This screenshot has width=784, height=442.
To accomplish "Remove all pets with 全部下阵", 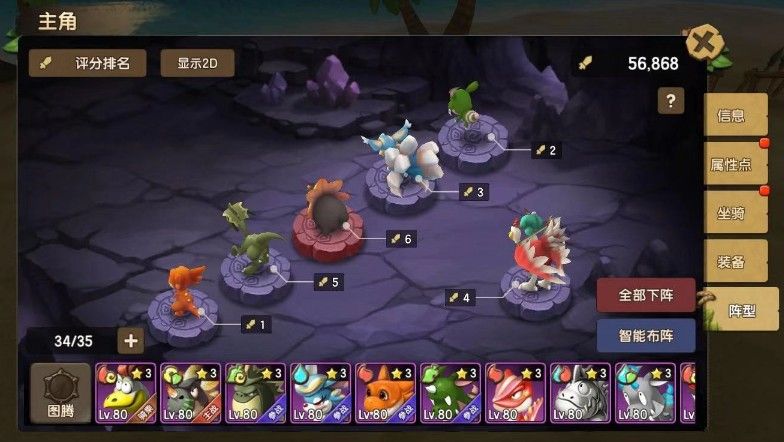I will pos(646,296).
